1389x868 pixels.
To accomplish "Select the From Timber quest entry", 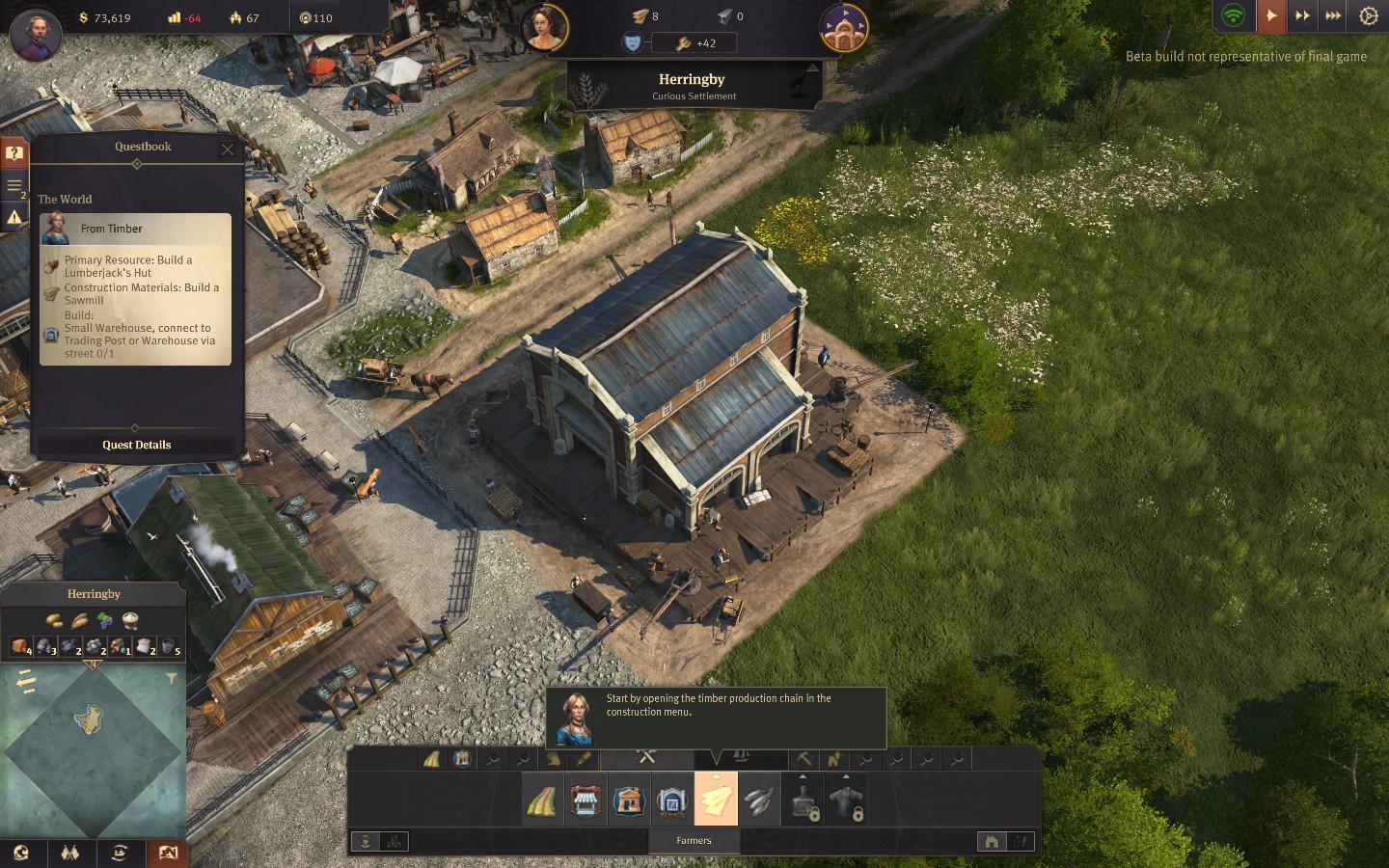I will [x=135, y=229].
